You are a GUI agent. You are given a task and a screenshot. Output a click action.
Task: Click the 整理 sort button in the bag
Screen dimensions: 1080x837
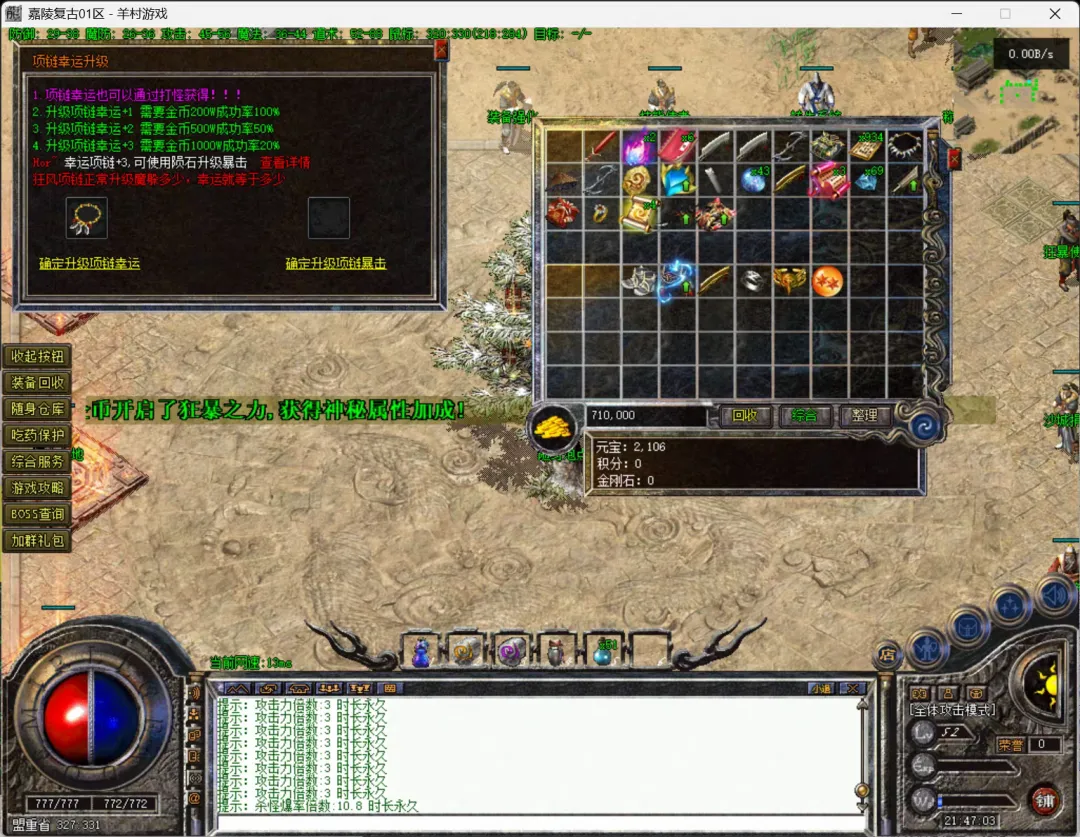tap(864, 415)
